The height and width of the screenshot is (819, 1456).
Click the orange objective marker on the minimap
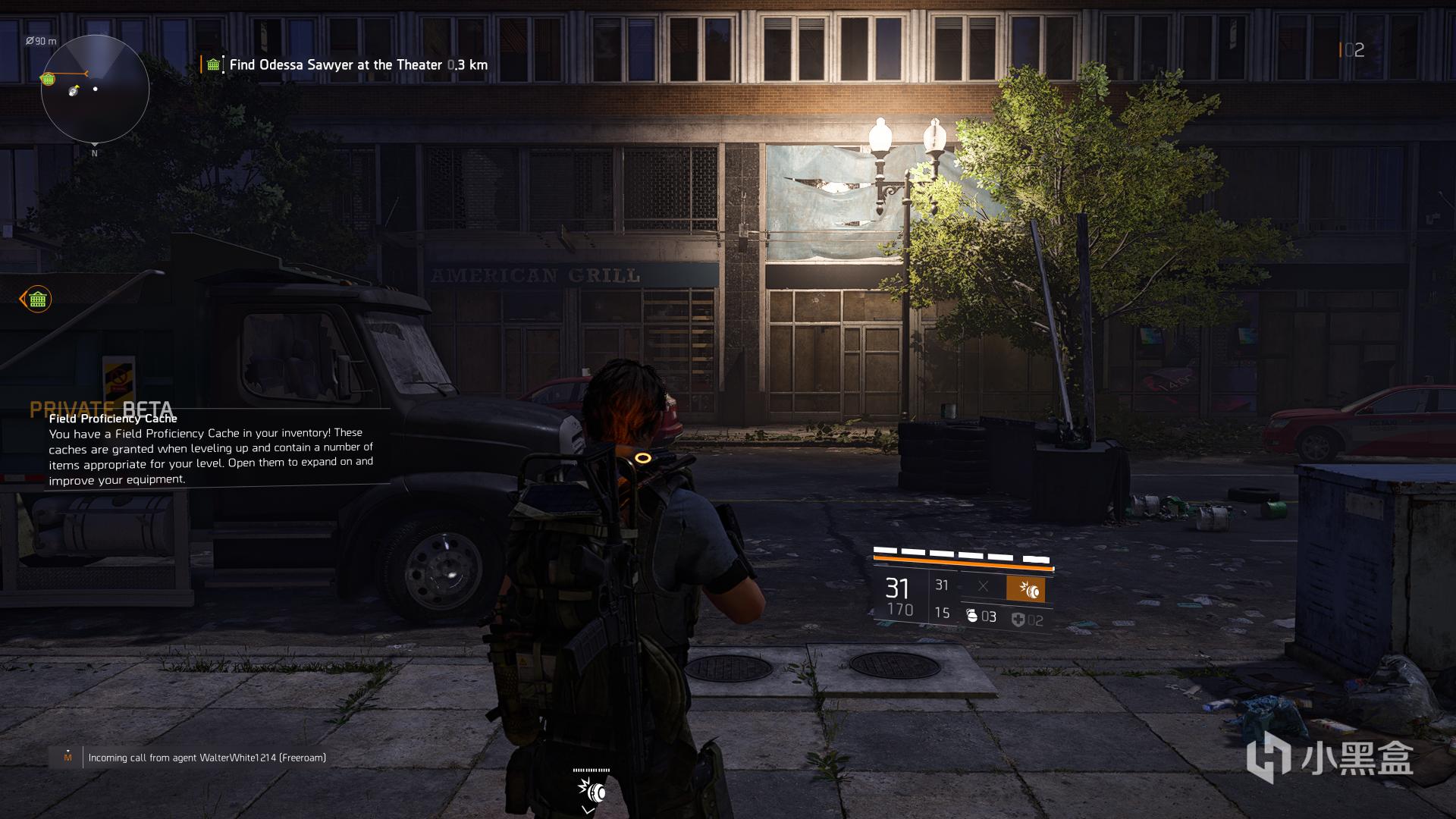[x=49, y=79]
